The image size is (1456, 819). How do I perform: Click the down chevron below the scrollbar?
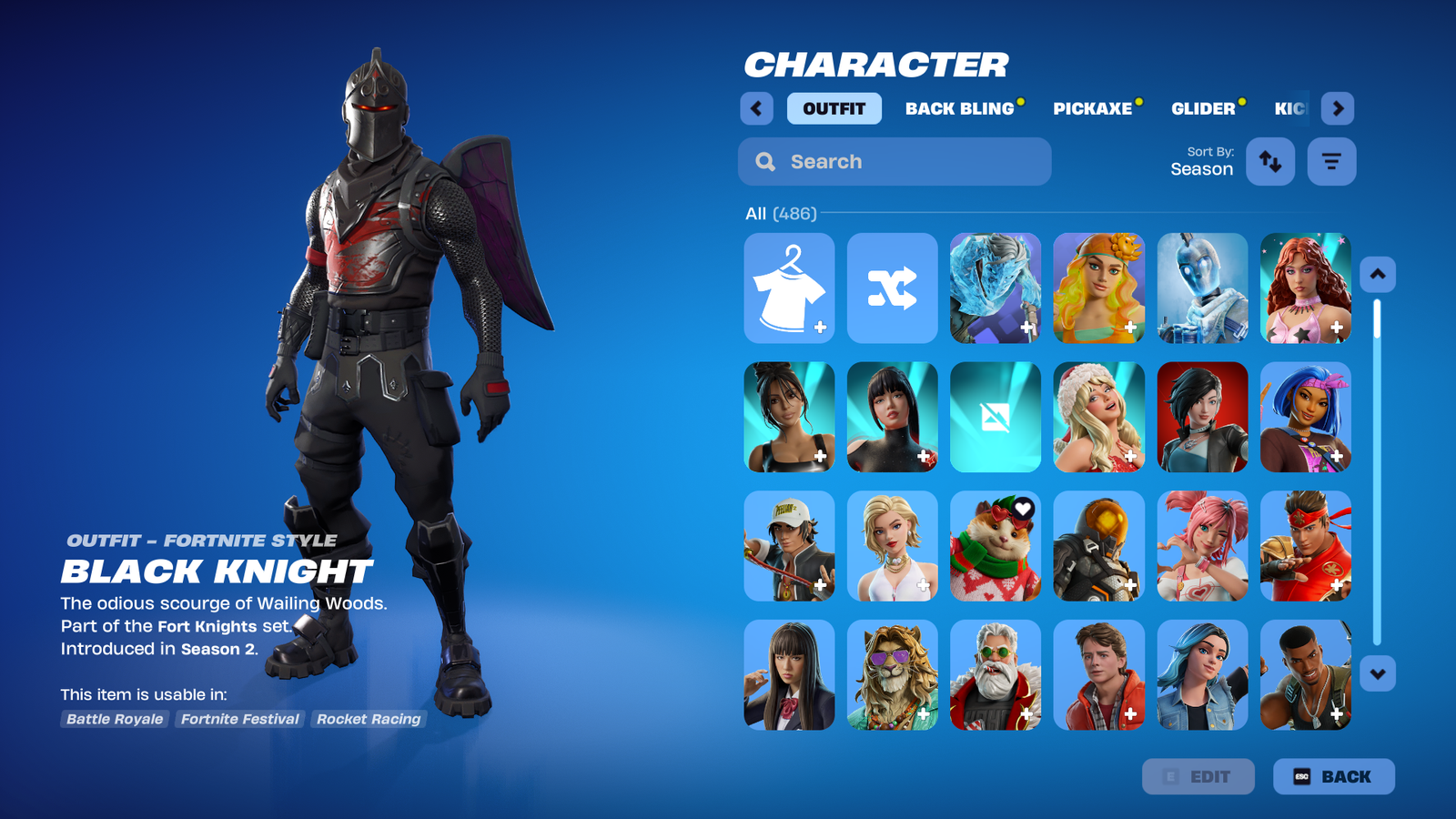pyautogui.click(x=1377, y=672)
